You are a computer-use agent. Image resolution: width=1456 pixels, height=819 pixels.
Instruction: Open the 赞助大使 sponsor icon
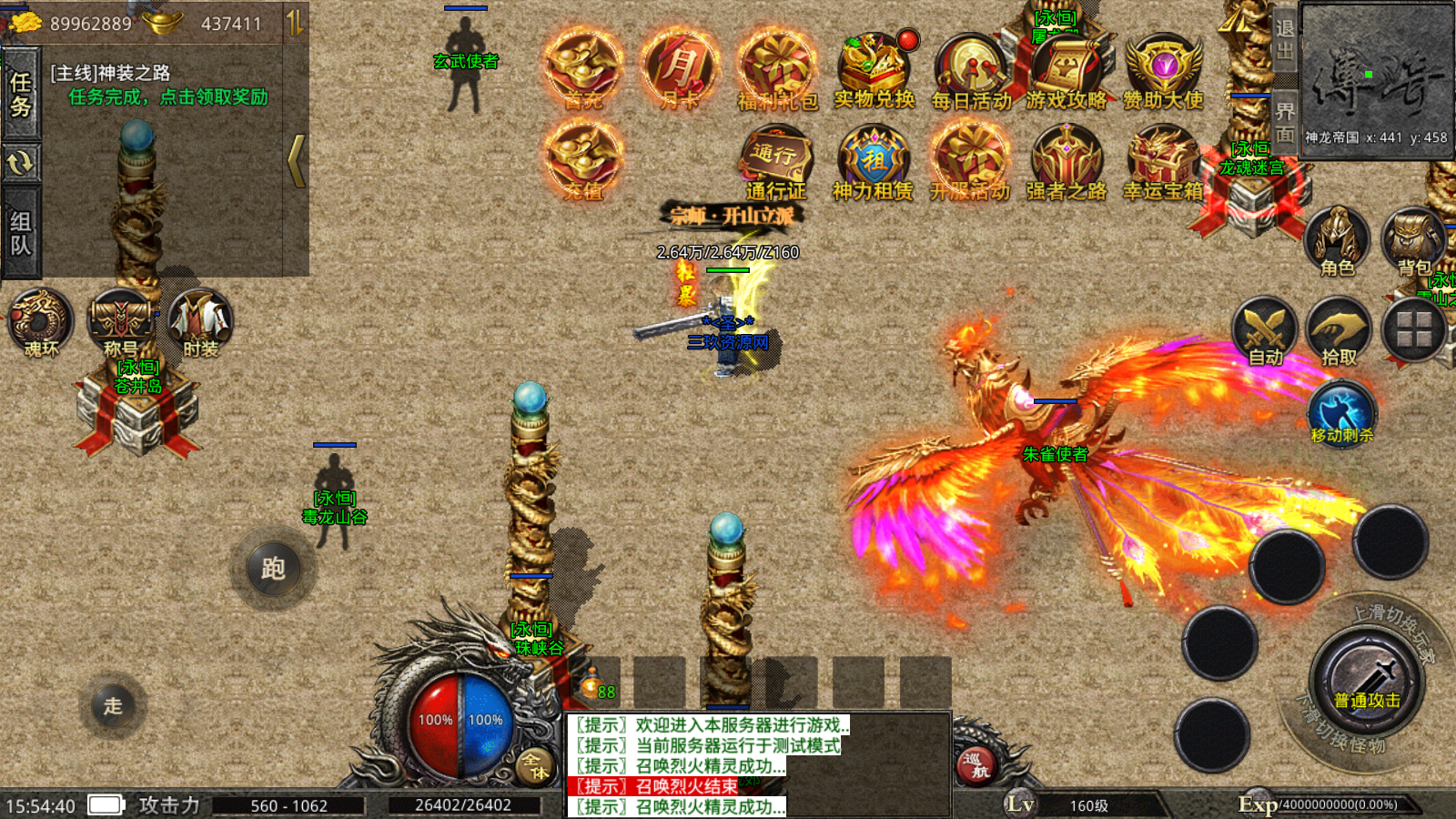pos(1164,69)
